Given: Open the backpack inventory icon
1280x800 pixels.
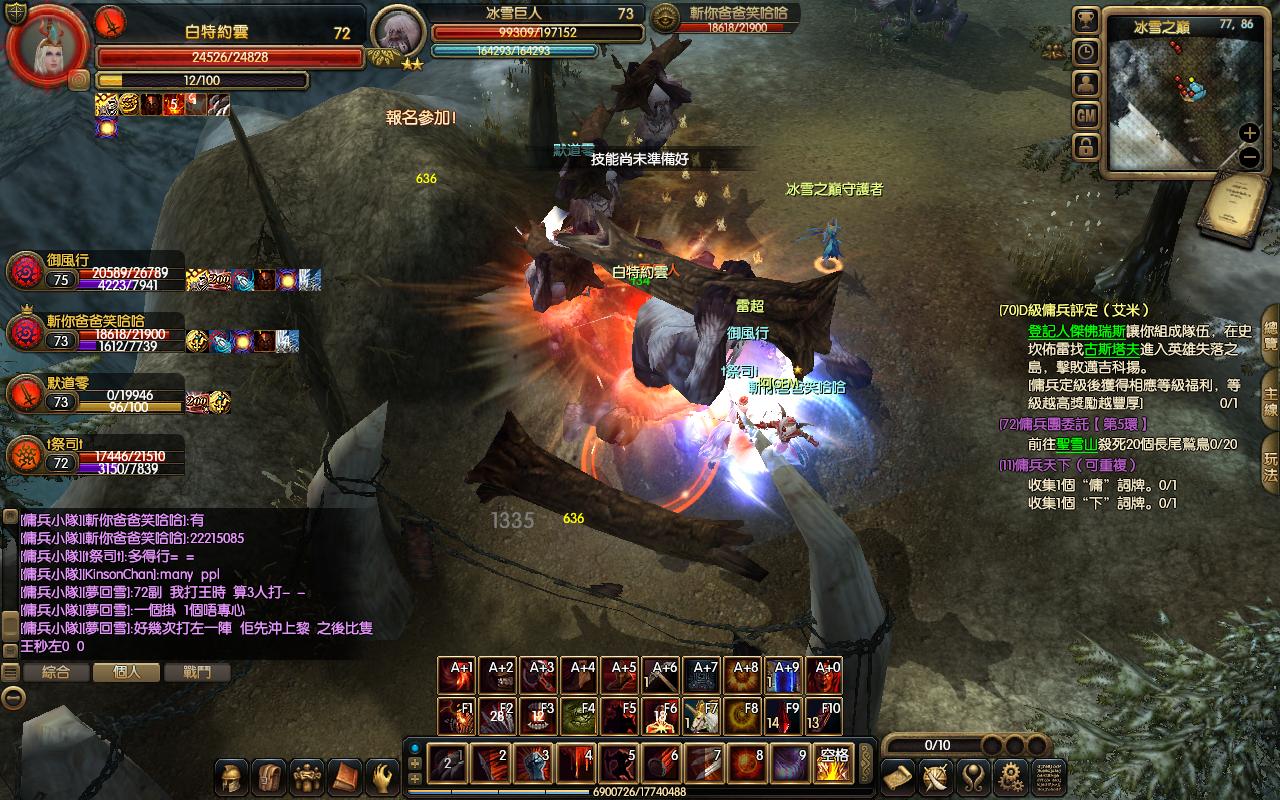Looking at the screenshot, I should pos(271,776).
